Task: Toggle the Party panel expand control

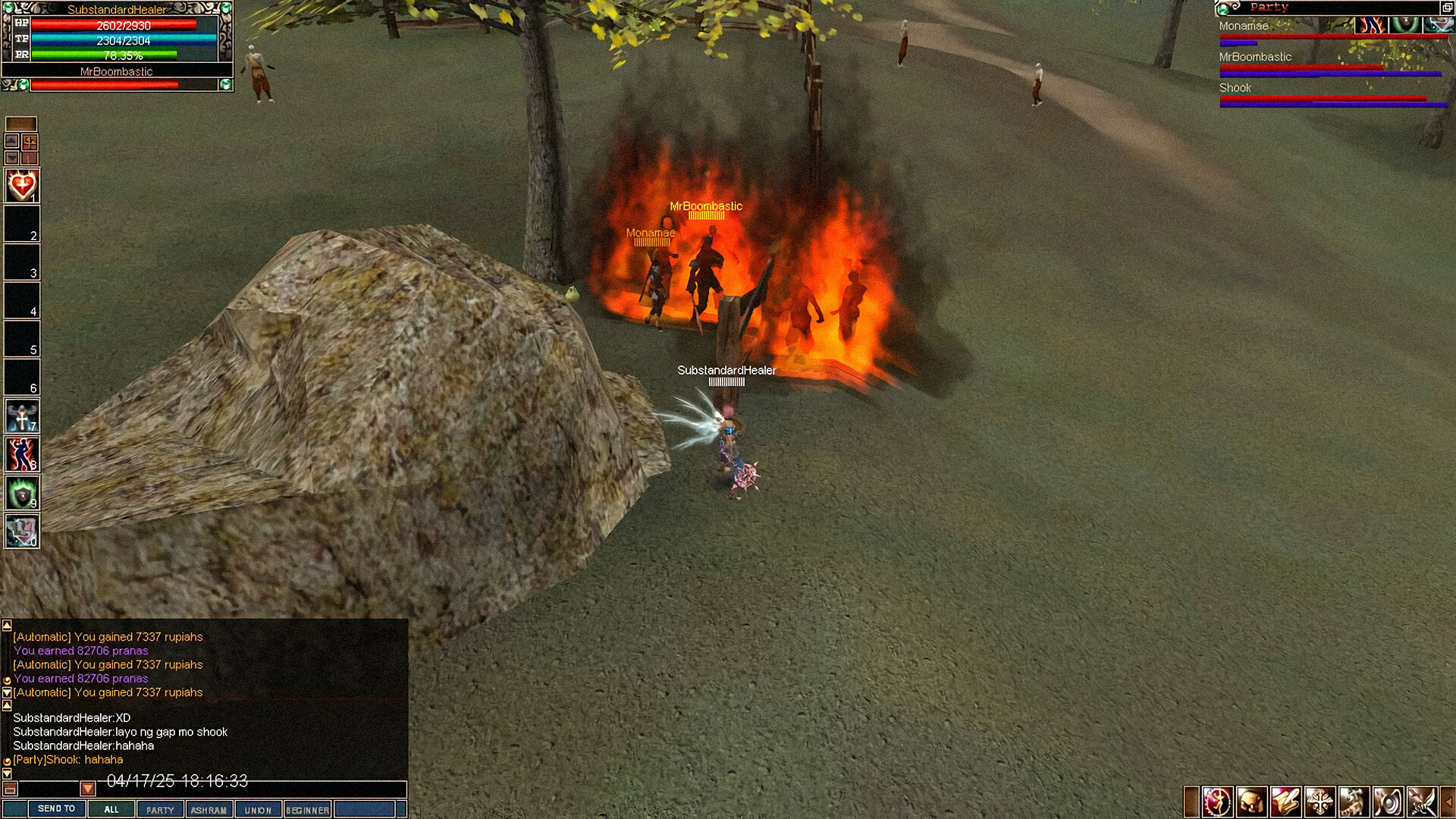Action: coord(1448,8)
